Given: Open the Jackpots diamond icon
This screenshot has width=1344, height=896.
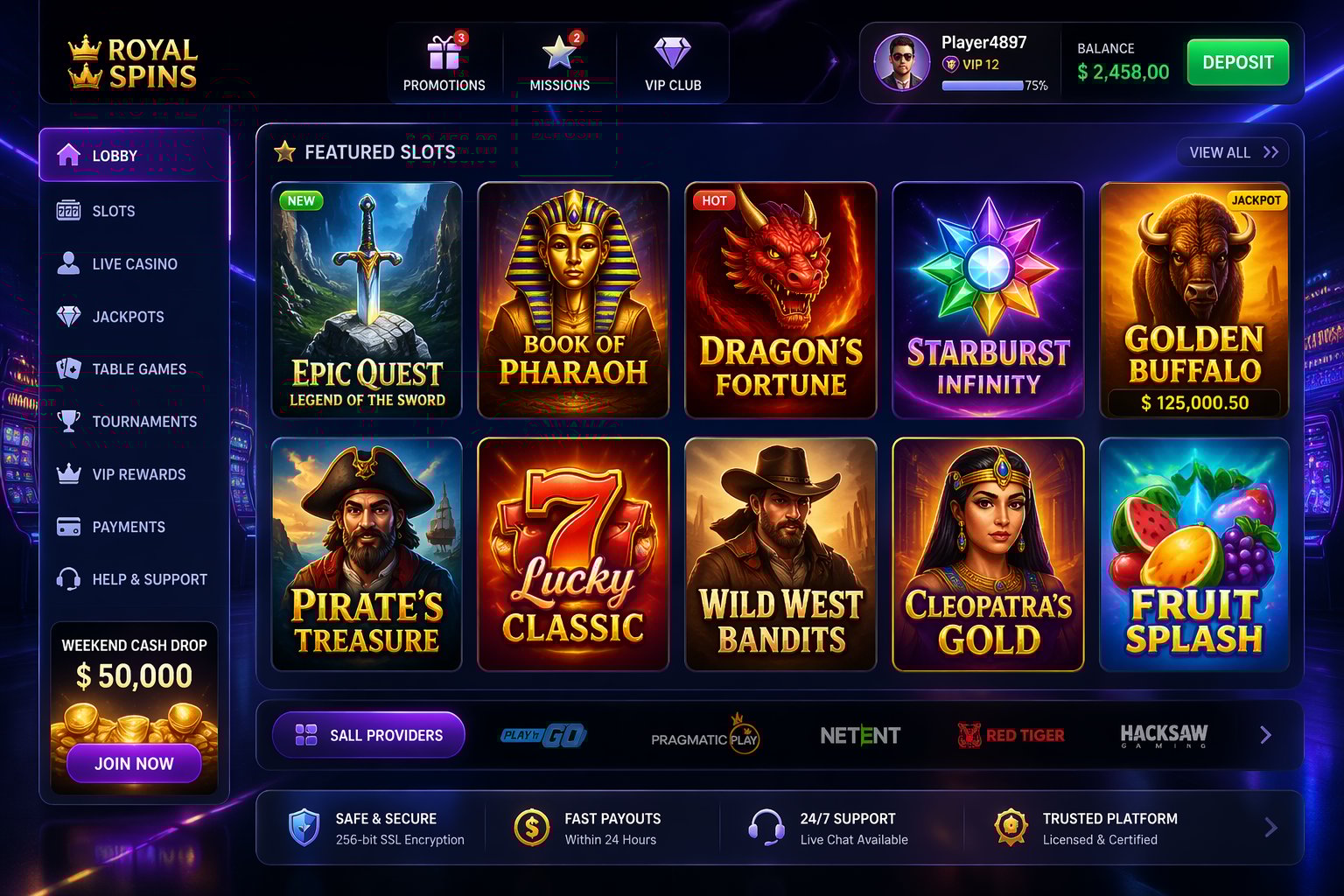Looking at the screenshot, I should point(68,316).
